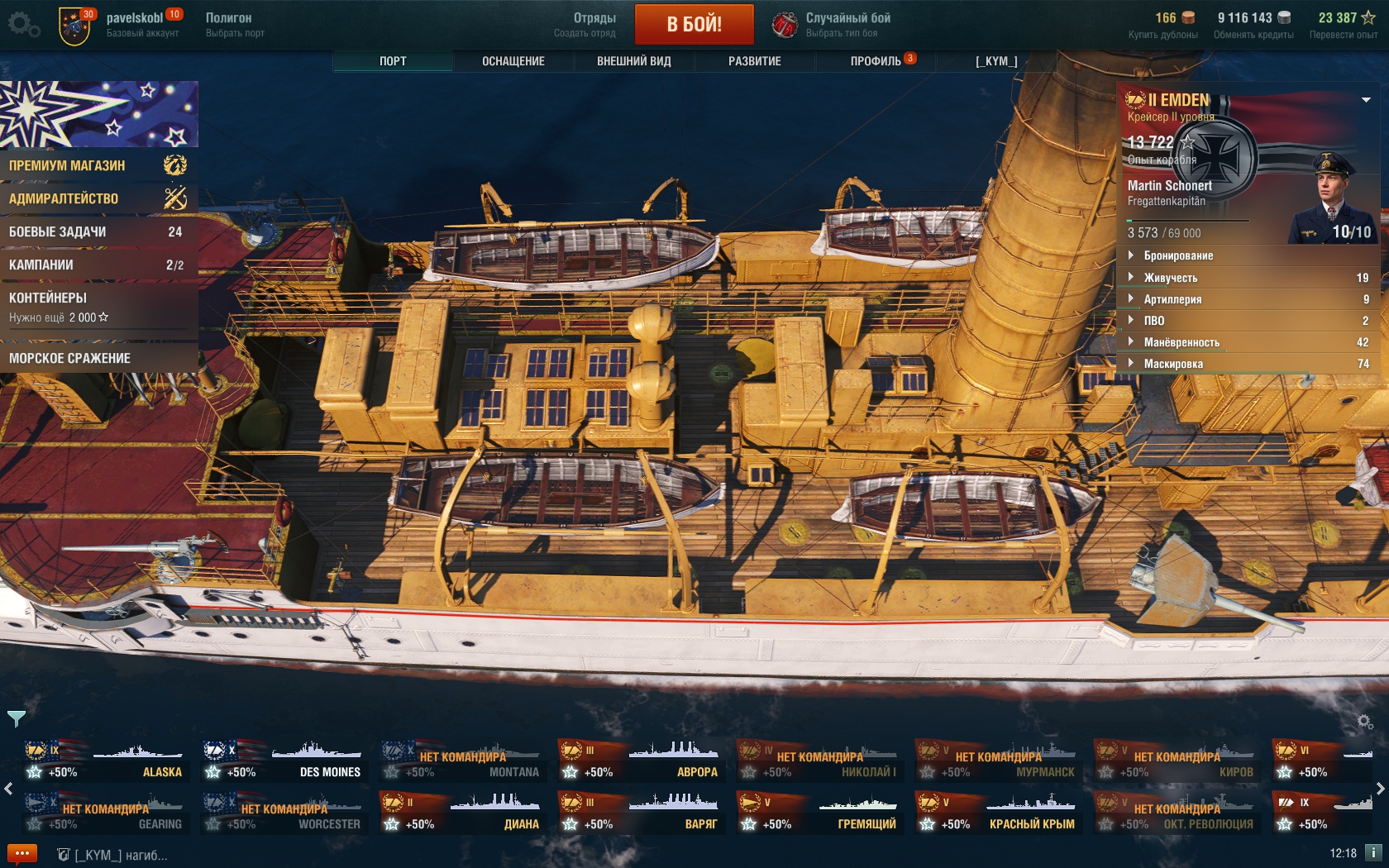Pick the Красный Крым ship
The image size is (1389, 868).
point(998,813)
